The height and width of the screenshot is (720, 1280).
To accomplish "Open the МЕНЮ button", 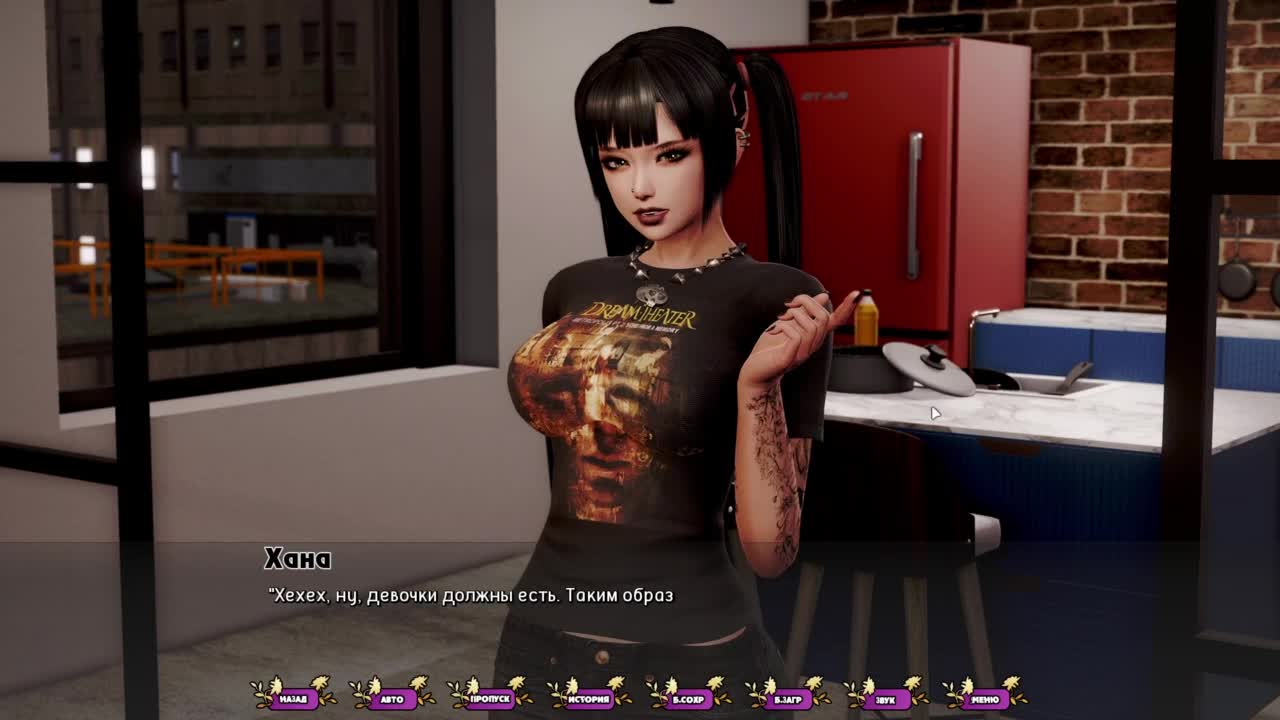I will pos(984,698).
